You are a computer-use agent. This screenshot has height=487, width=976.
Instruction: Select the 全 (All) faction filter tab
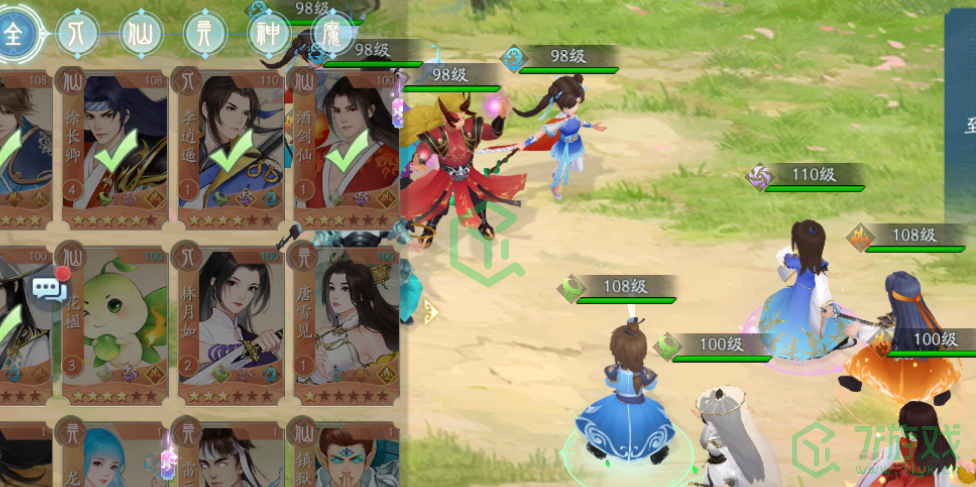[14, 35]
